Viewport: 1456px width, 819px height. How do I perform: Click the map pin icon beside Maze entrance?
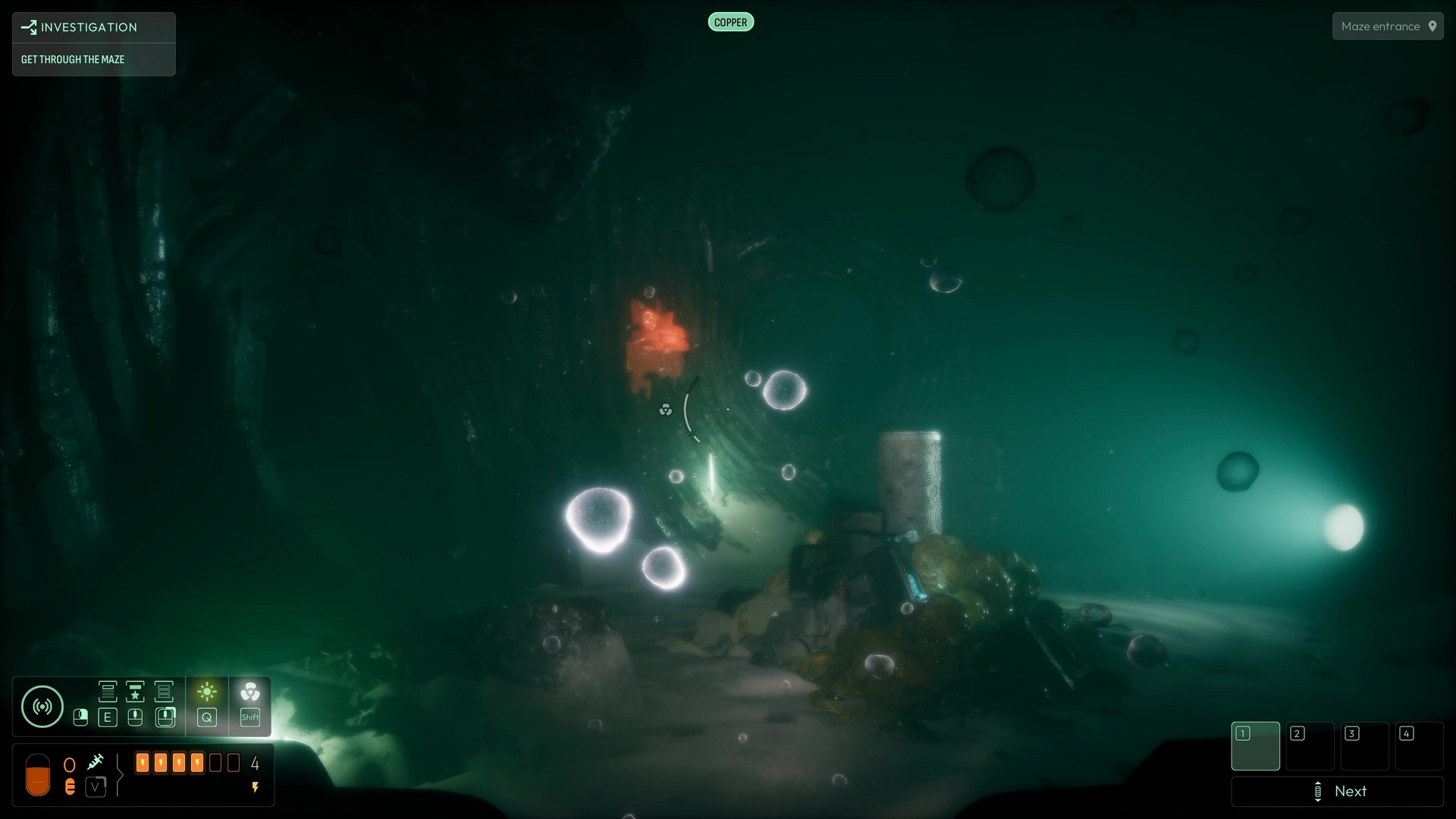(x=1433, y=25)
